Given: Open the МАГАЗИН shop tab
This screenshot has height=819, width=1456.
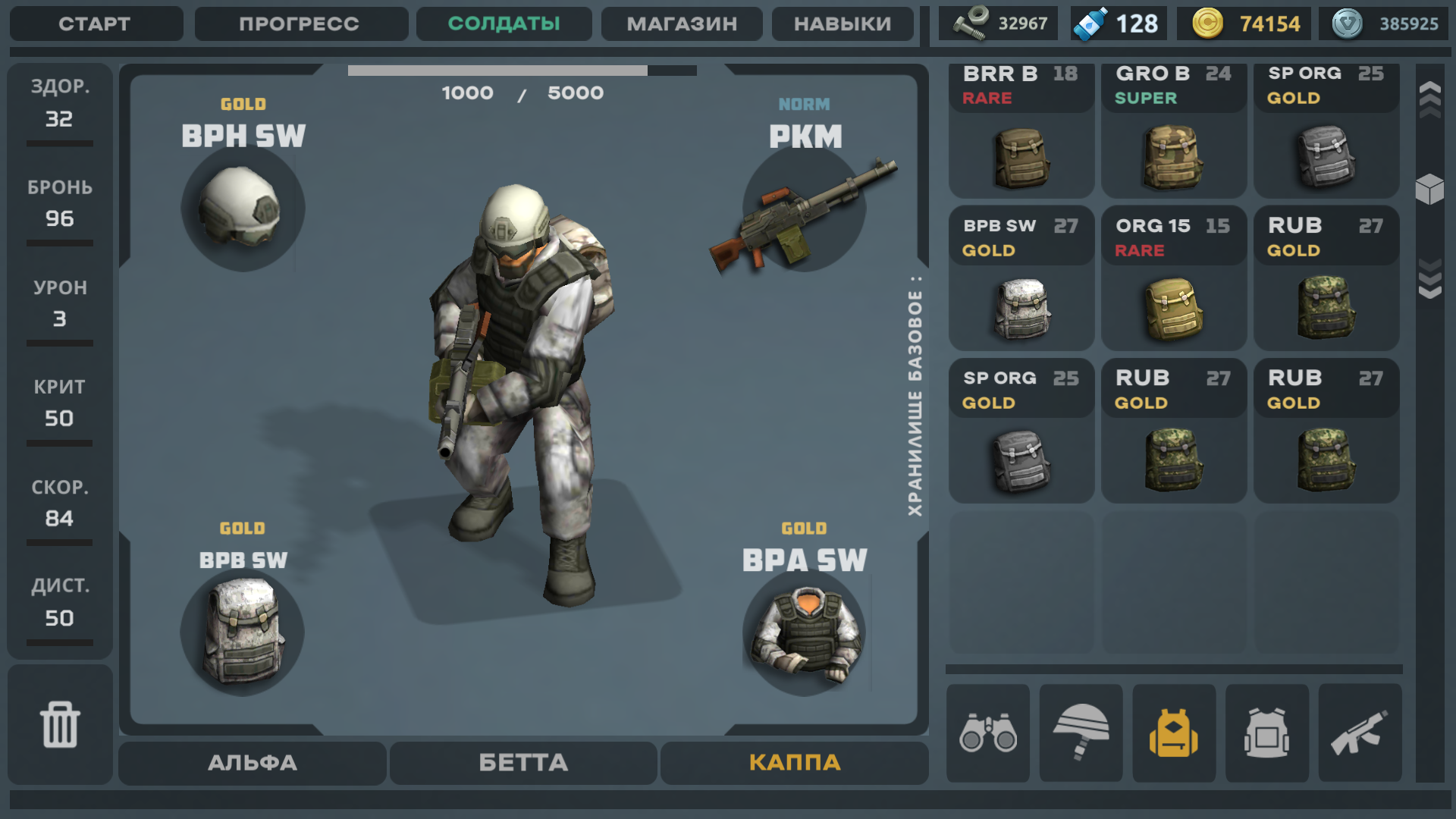Looking at the screenshot, I should tap(682, 24).
